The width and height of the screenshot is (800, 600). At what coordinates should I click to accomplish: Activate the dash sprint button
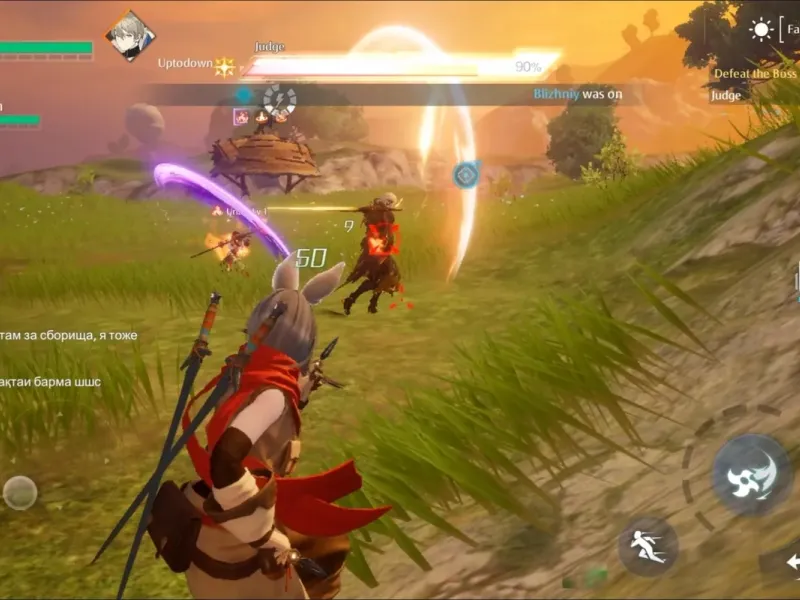pos(648,546)
